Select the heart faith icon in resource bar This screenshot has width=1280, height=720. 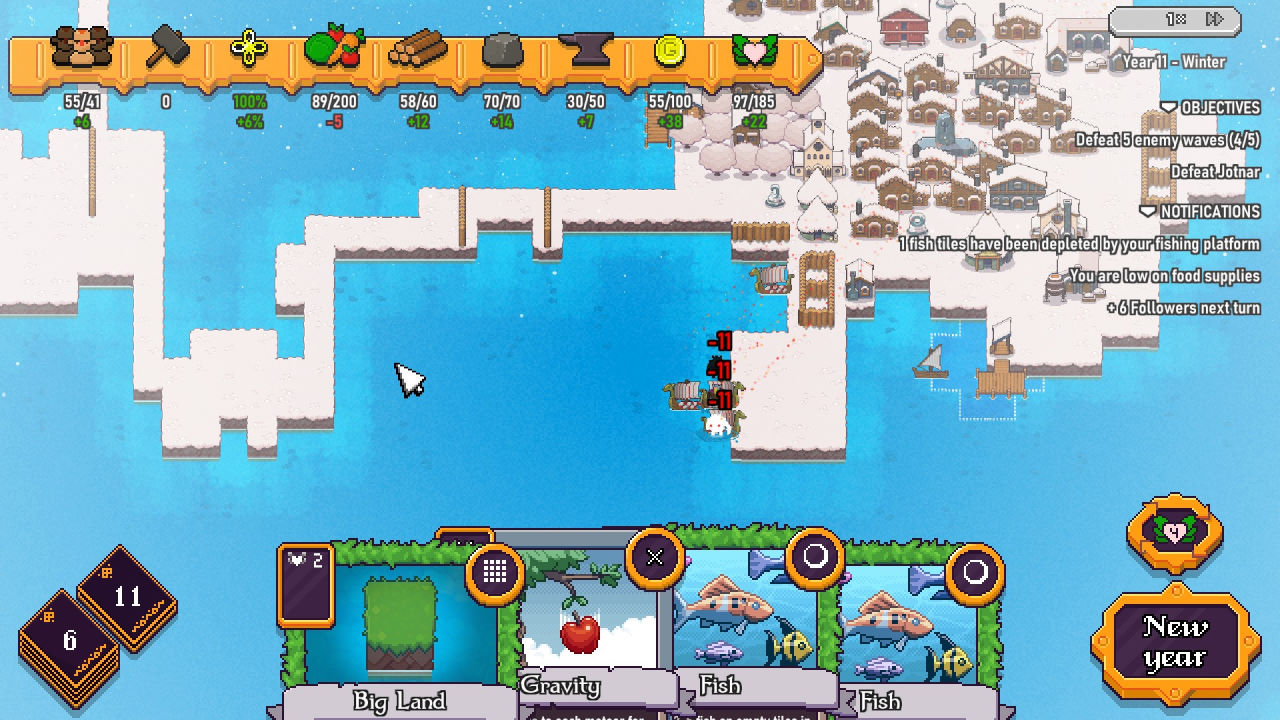(x=754, y=50)
